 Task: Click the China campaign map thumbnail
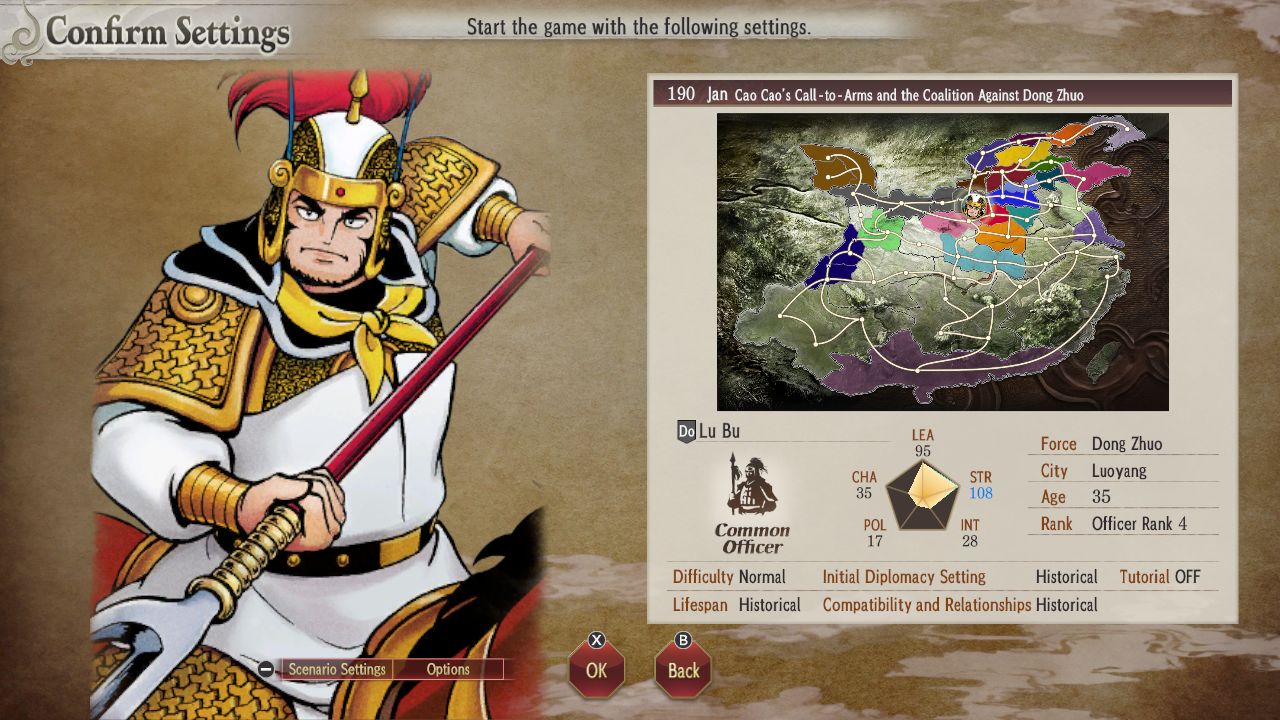942,260
